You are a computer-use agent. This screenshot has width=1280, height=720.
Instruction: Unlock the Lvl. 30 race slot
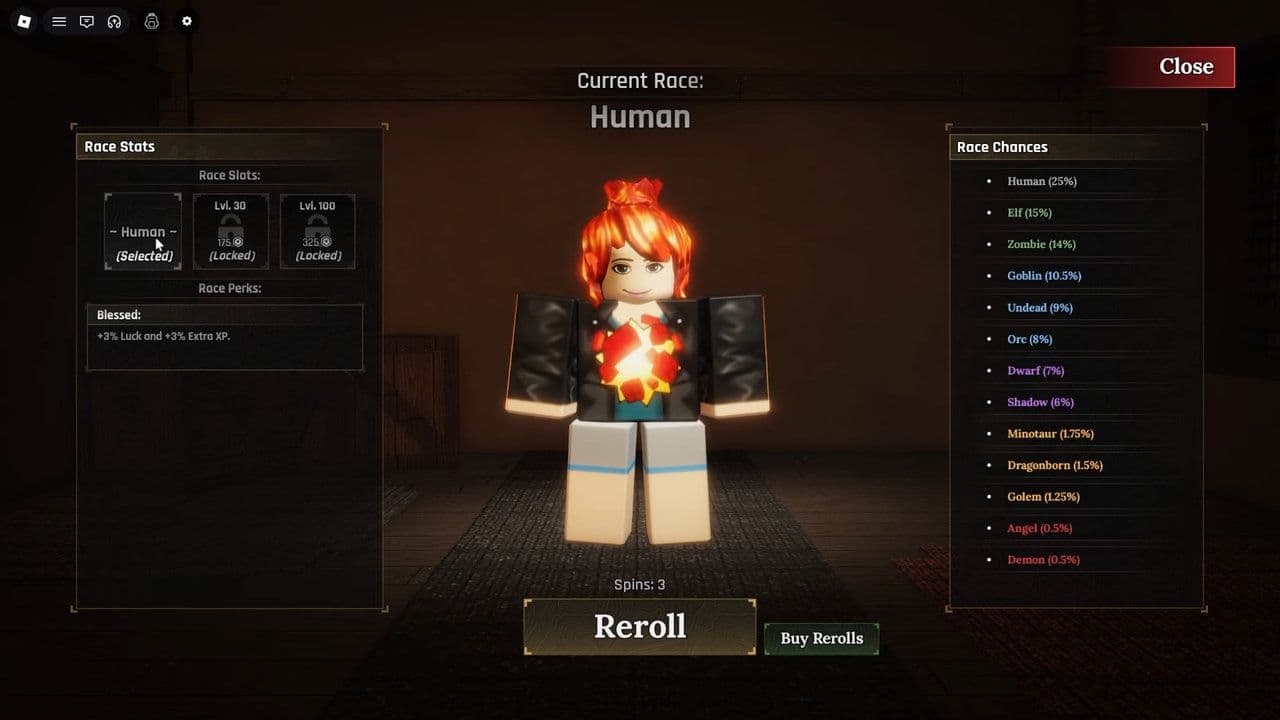(231, 232)
